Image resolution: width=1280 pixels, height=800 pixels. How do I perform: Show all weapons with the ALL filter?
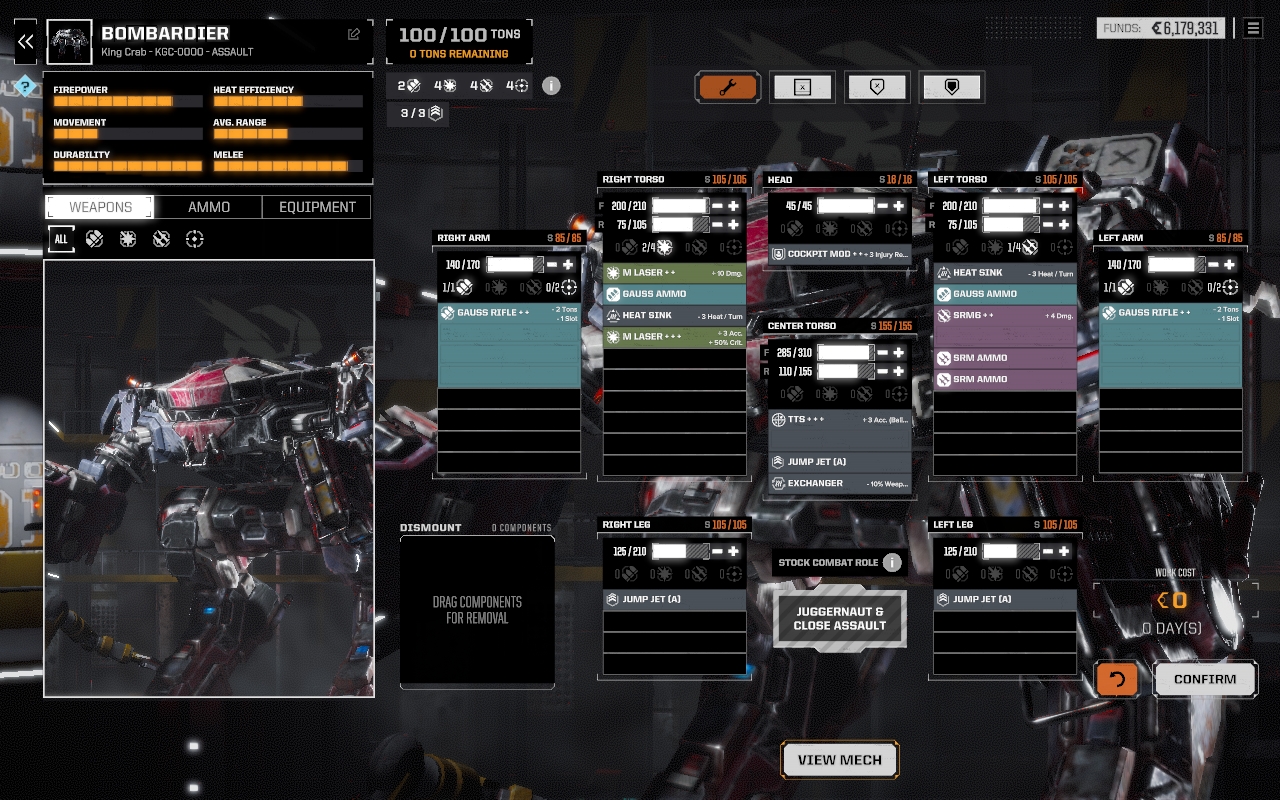tap(61, 239)
